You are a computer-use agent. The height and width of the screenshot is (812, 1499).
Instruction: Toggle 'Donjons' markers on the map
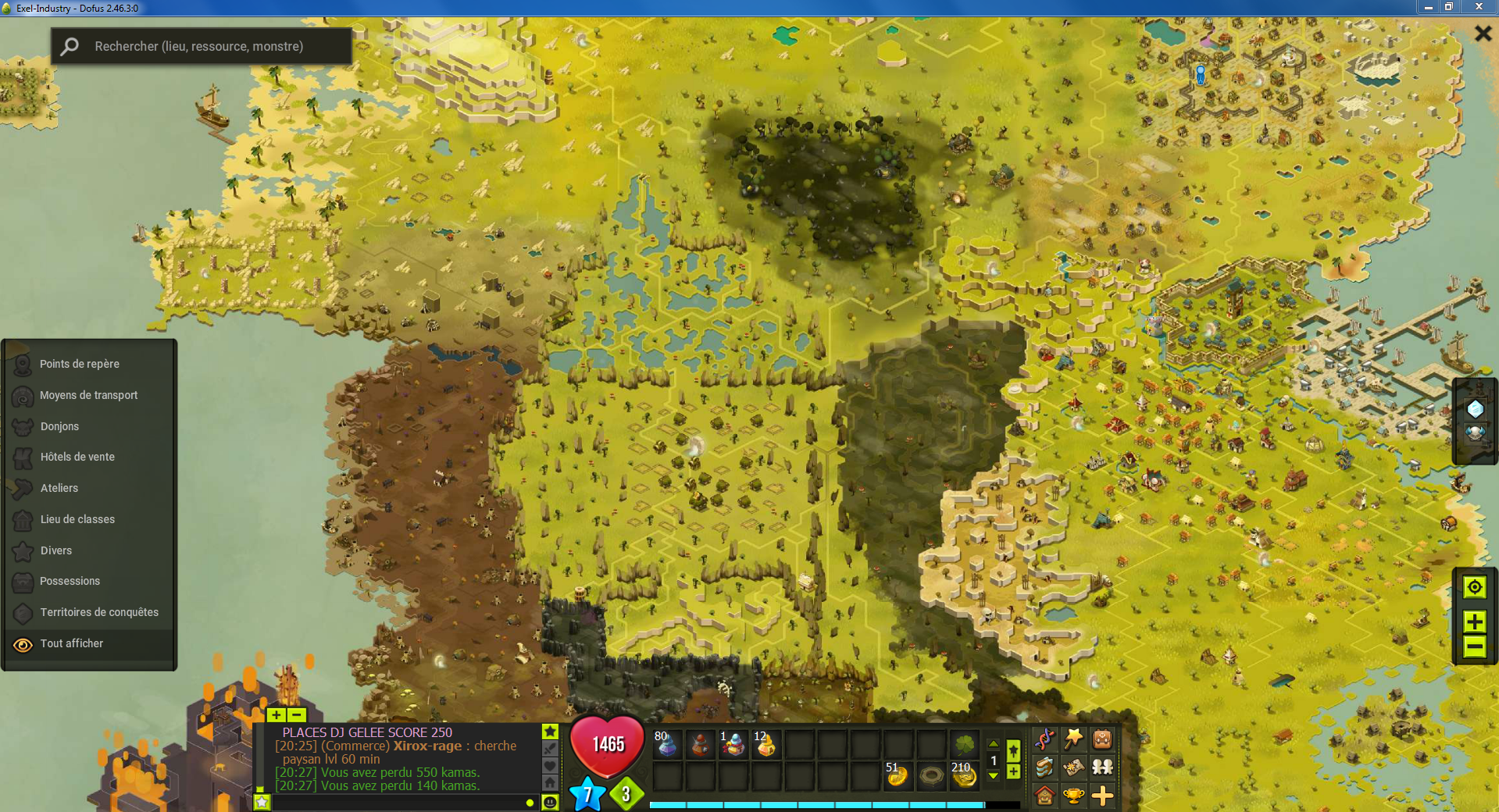[x=59, y=426]
